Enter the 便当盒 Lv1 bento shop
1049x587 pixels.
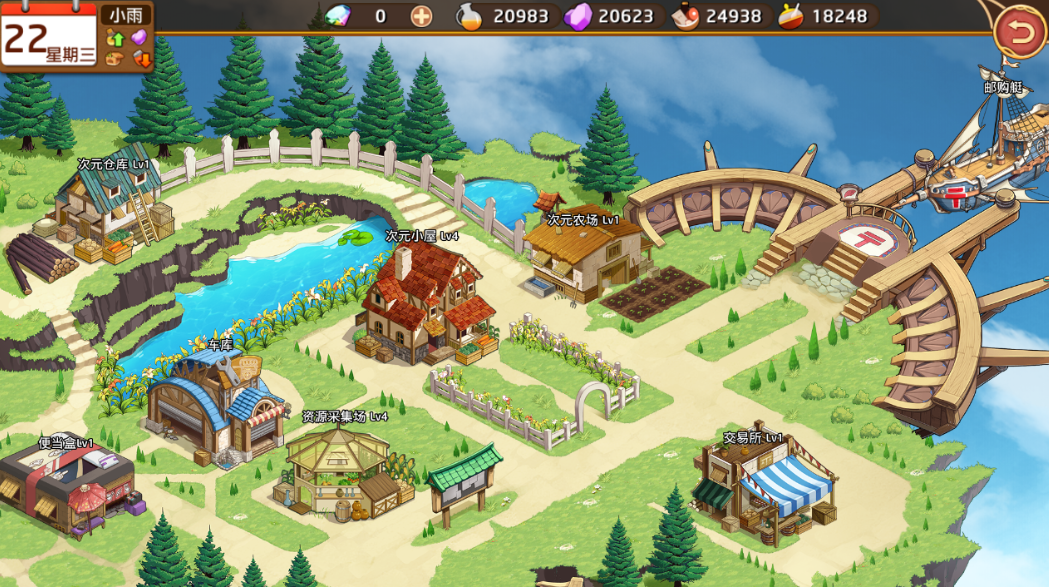pos(66,486)
